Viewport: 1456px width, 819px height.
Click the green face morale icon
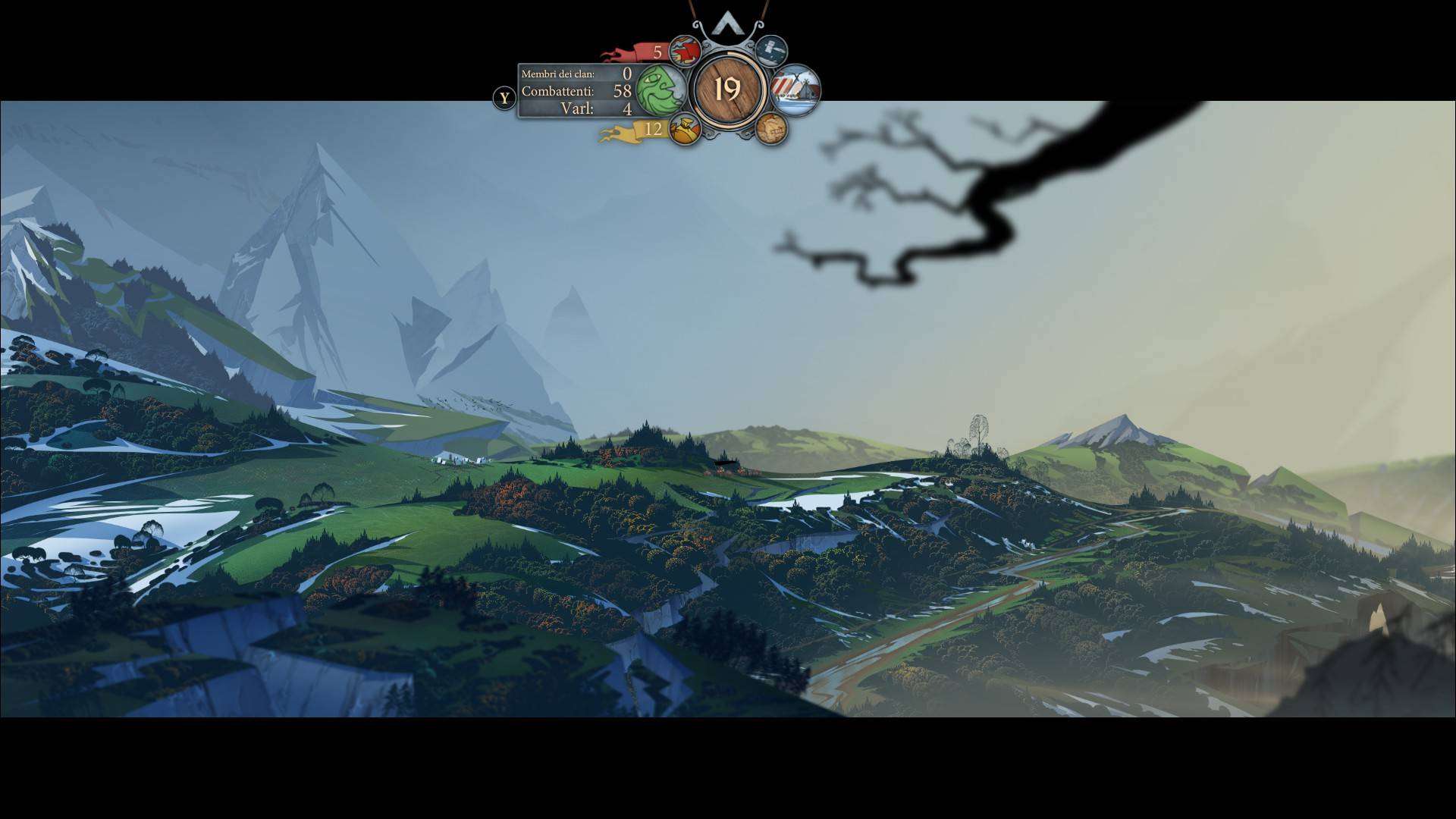pyautogui.click(x=661, y=89)
